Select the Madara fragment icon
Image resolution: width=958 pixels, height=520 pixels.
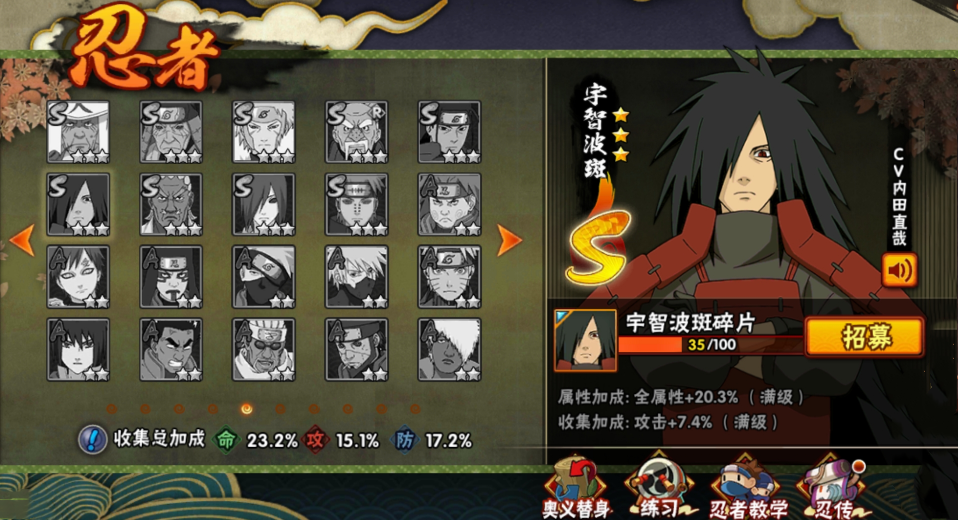585,338
